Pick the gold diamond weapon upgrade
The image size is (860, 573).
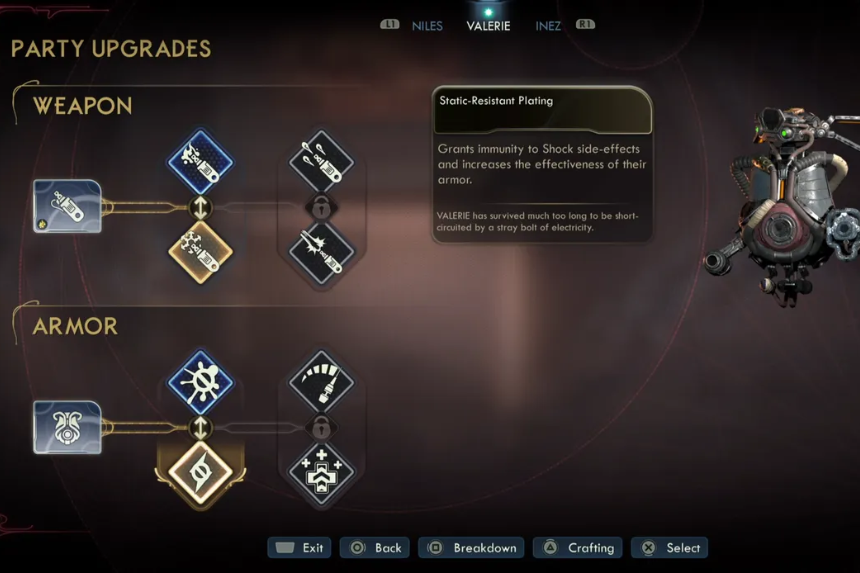pyautogui.click(x=200, y=252)
